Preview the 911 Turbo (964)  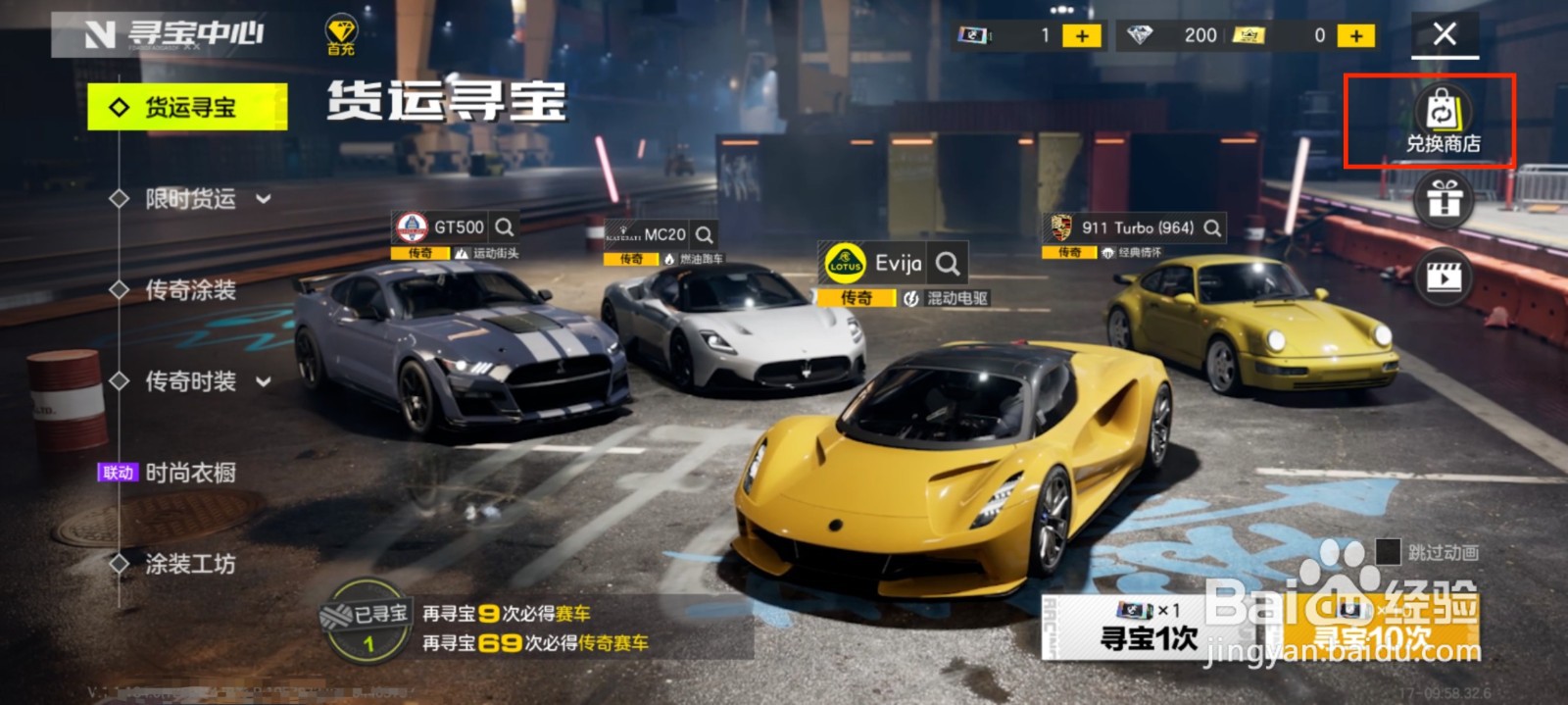click(1212, 227)
